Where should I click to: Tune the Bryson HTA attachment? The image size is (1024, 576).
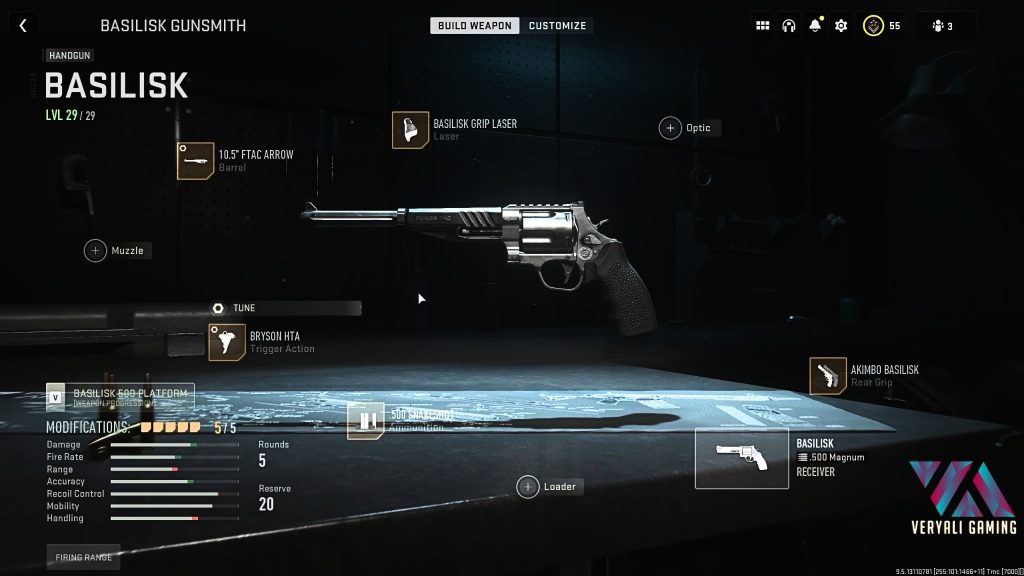click(234, 308)
